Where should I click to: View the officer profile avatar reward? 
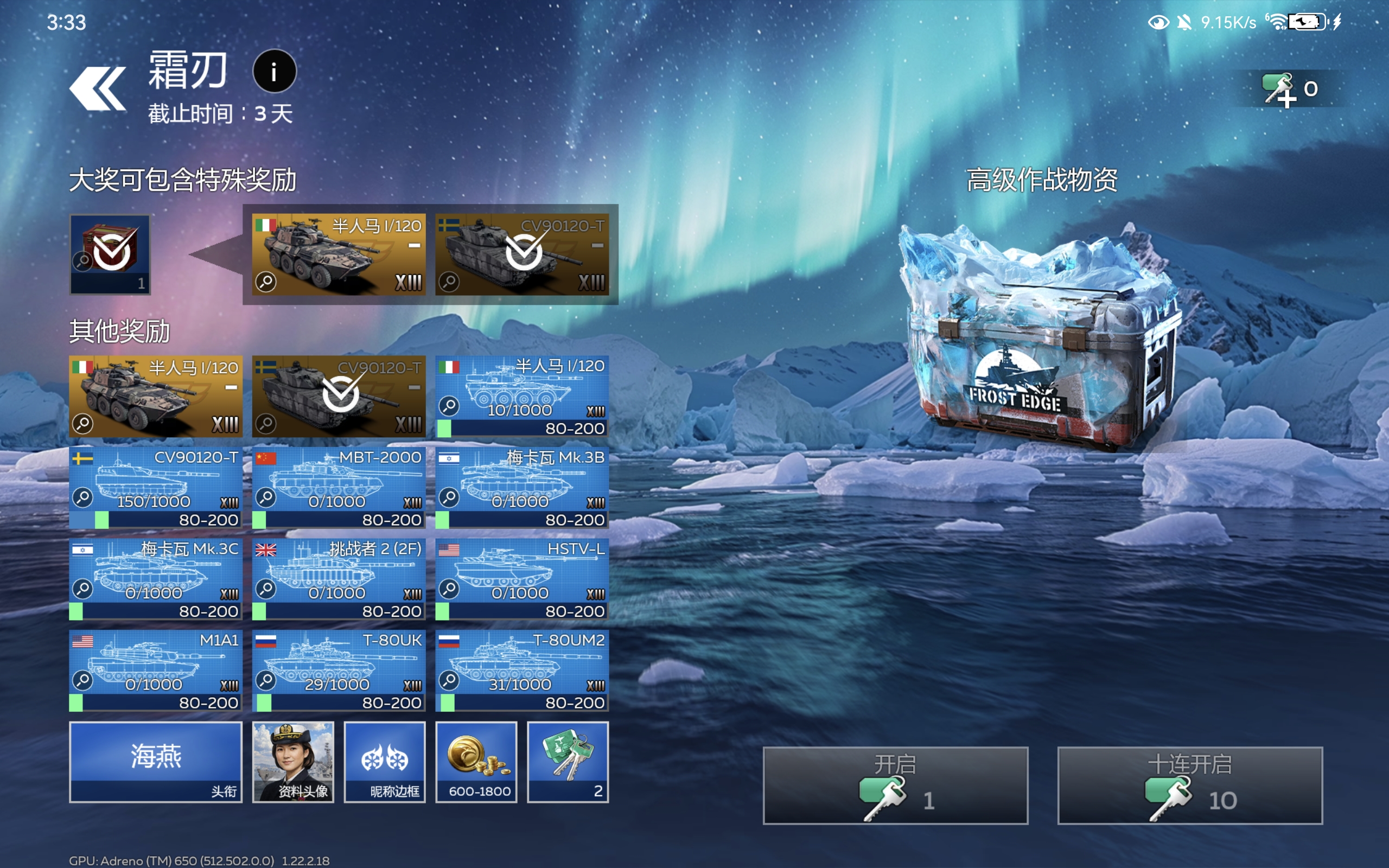pyautogui.click(x=293, y=761)
